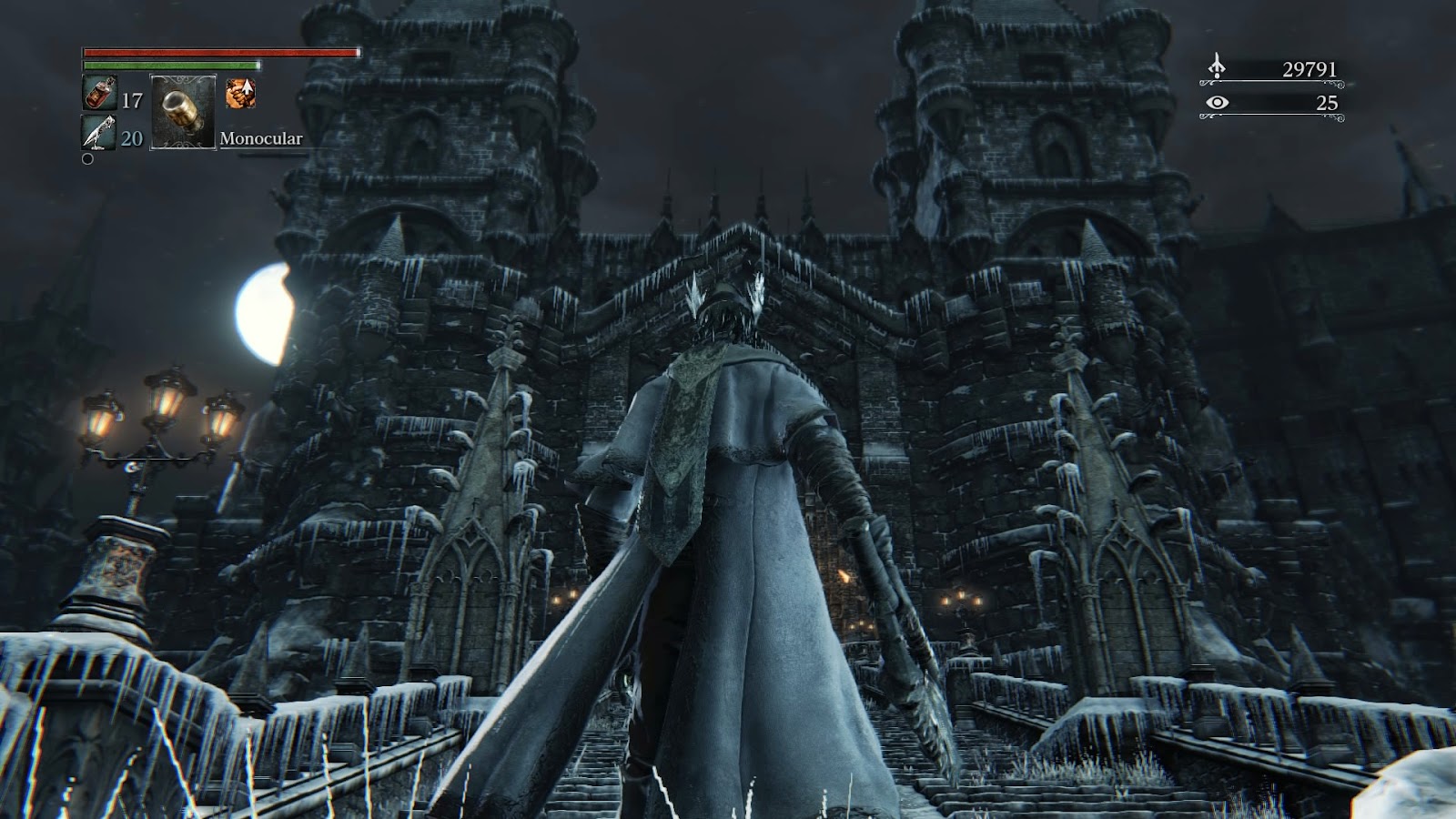Click the Insight eye icon

pos(1219,104)
